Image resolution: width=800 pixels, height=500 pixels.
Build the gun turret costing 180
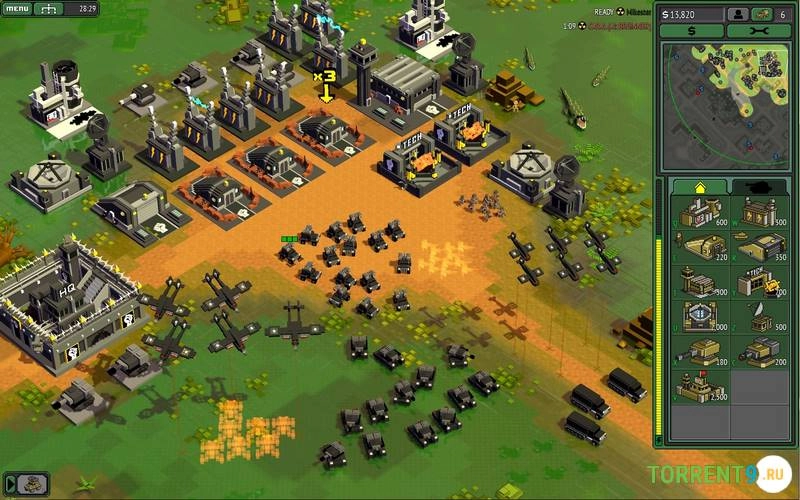point(699,352)
